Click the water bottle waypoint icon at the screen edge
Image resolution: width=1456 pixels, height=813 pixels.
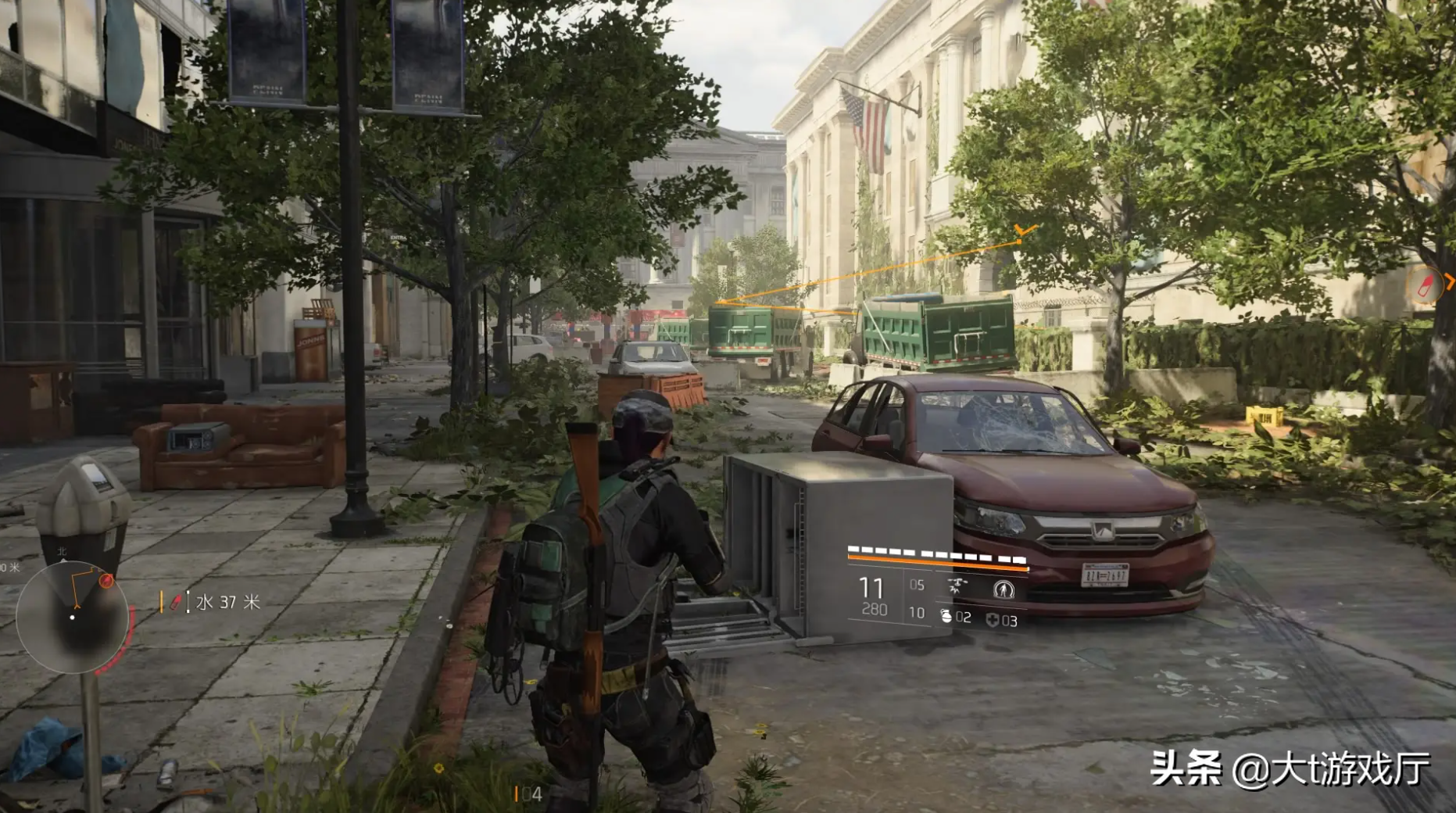coord(1425,285)
